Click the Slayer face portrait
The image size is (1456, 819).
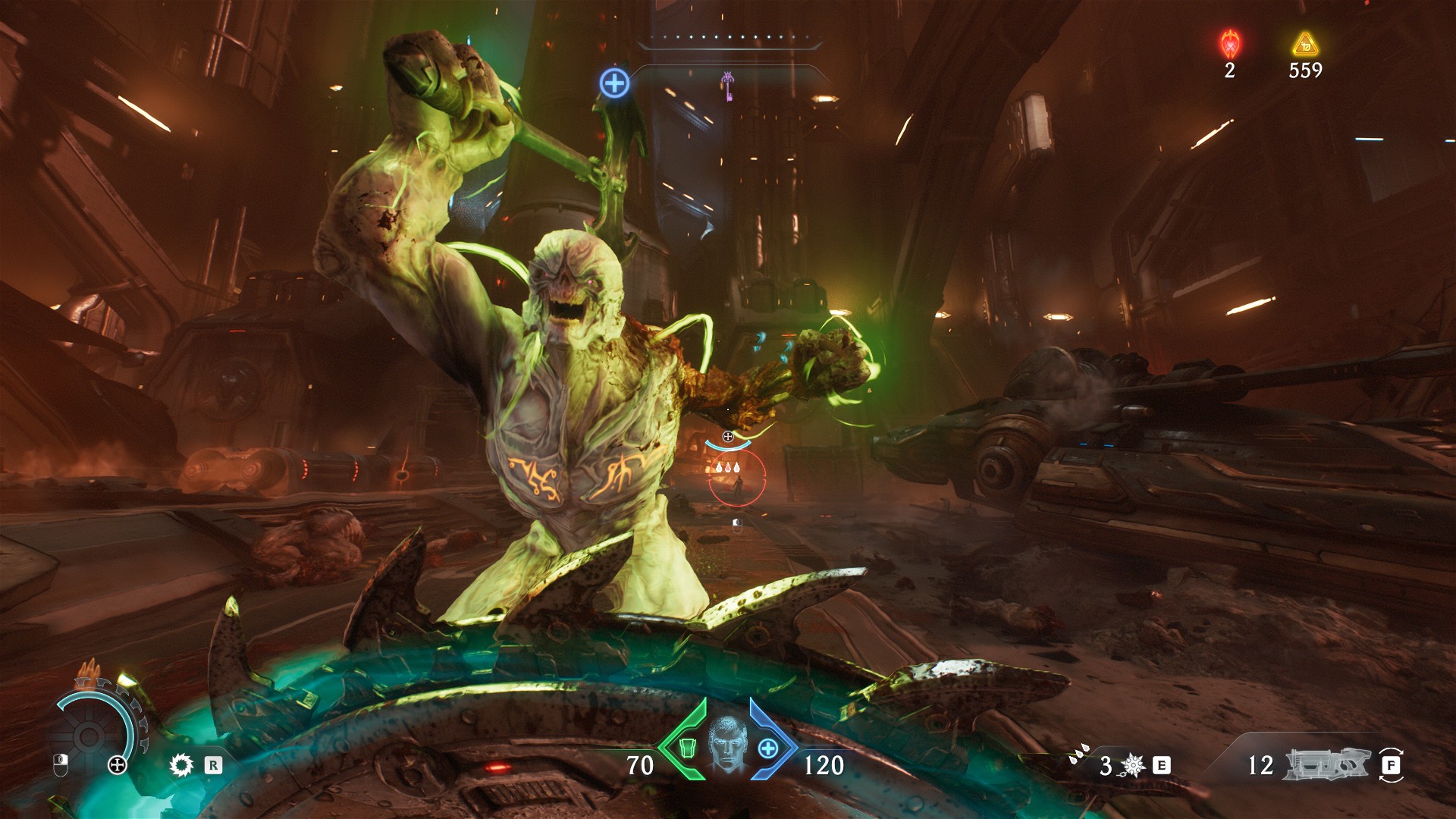(726, 745)
